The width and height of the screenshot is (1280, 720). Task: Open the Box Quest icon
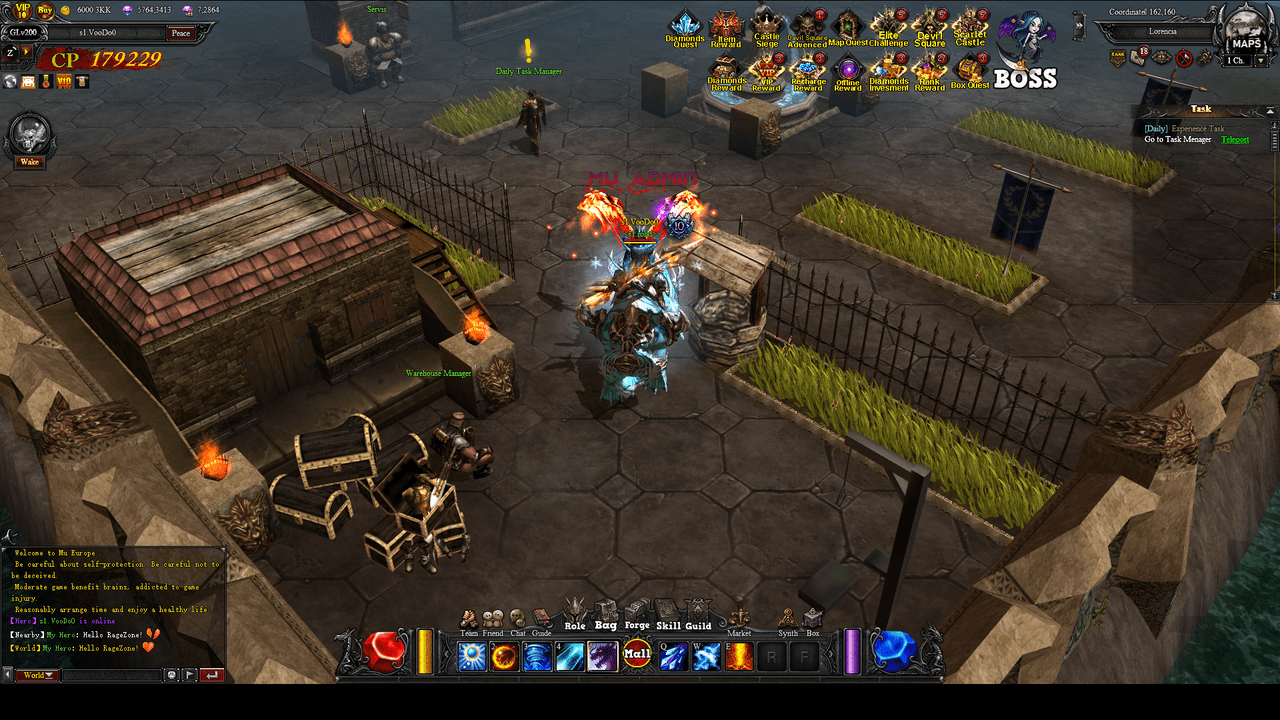[970, 70]
